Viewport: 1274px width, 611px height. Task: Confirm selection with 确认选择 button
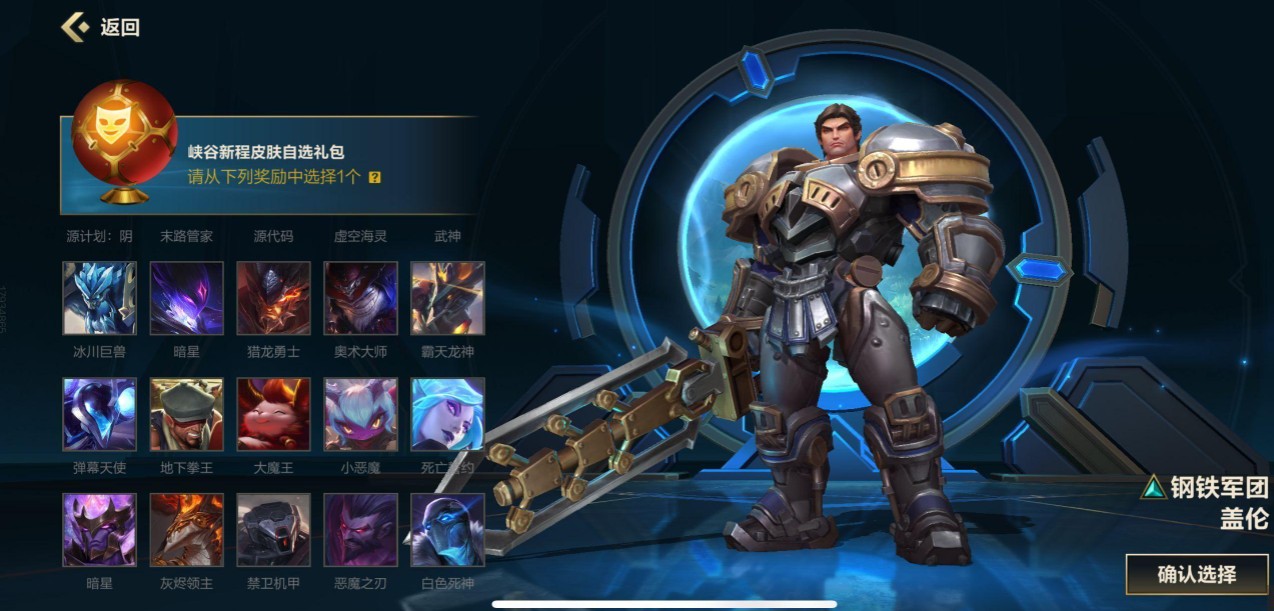pos(1197,574)
